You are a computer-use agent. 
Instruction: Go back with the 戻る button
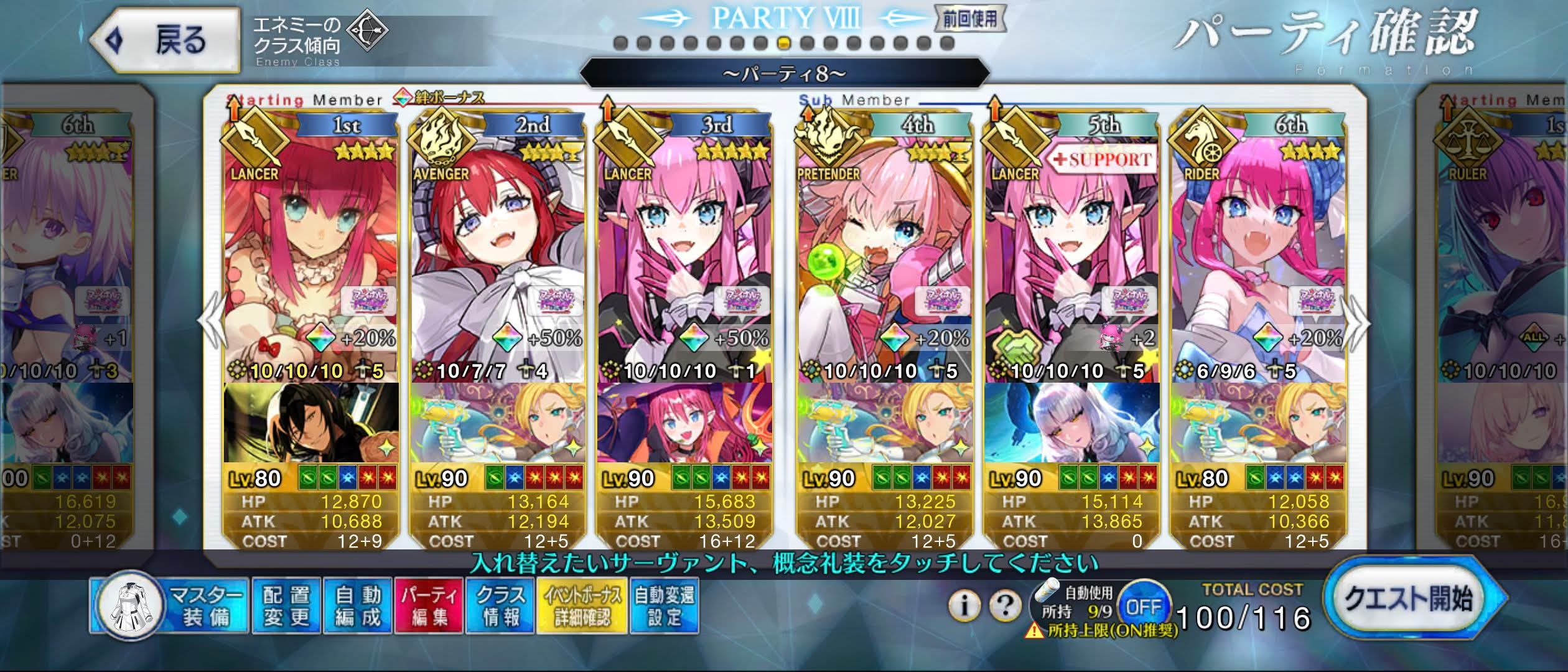pos(165,41)
